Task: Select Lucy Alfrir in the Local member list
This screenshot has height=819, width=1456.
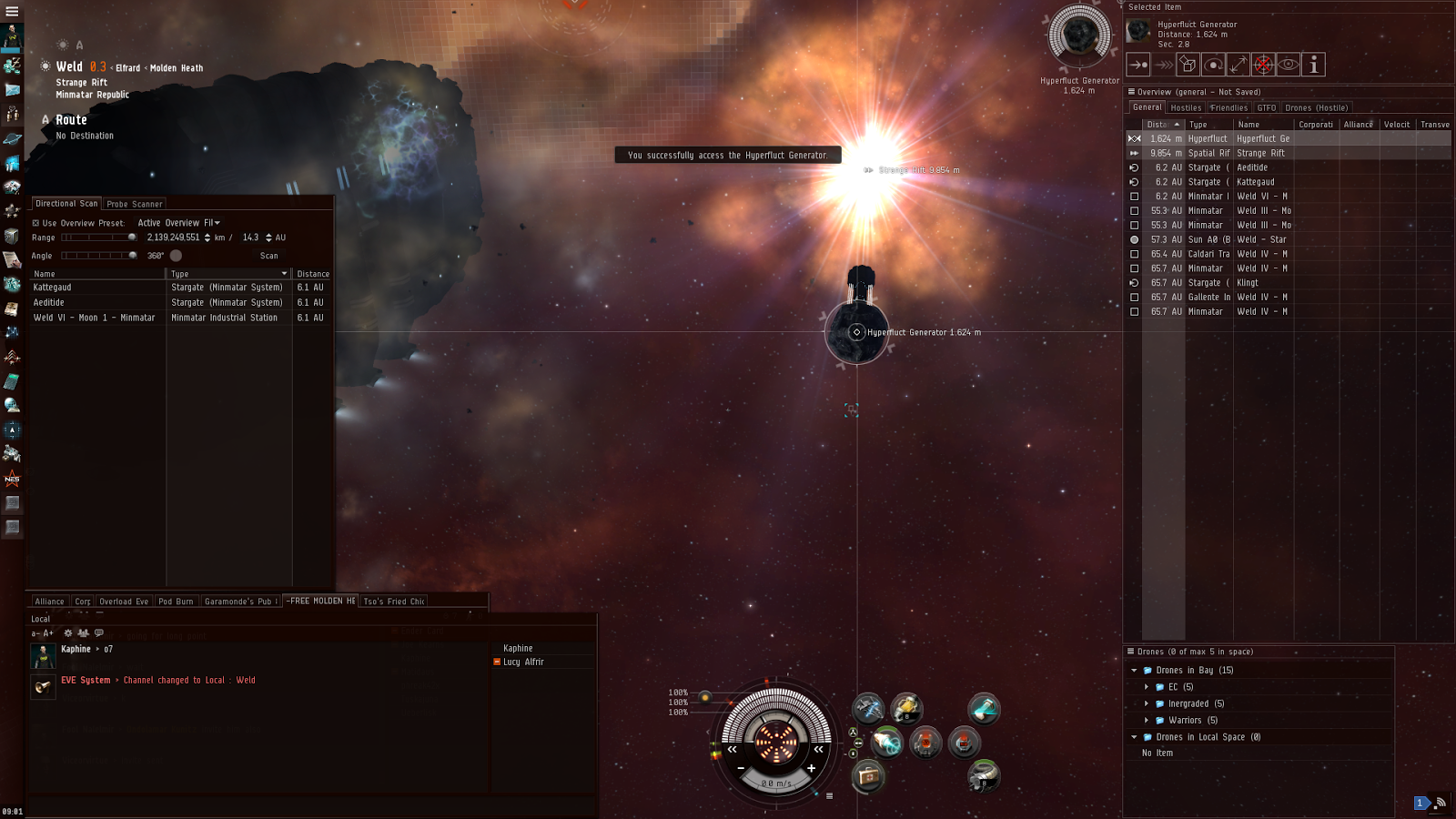Action: pos(523,662)
